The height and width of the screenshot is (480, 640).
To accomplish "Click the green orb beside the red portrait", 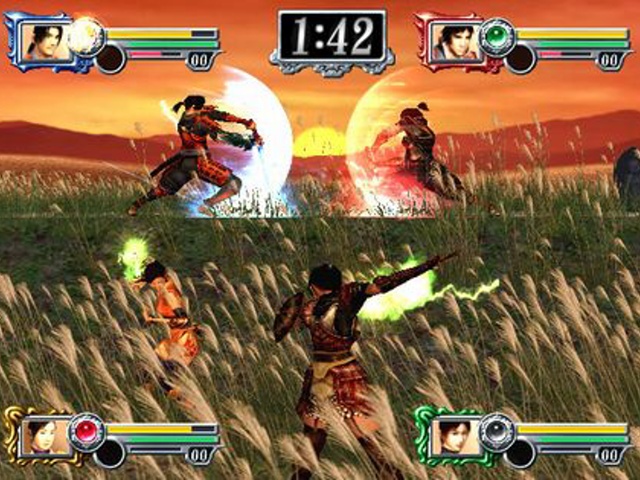I will tap(494, 37).
